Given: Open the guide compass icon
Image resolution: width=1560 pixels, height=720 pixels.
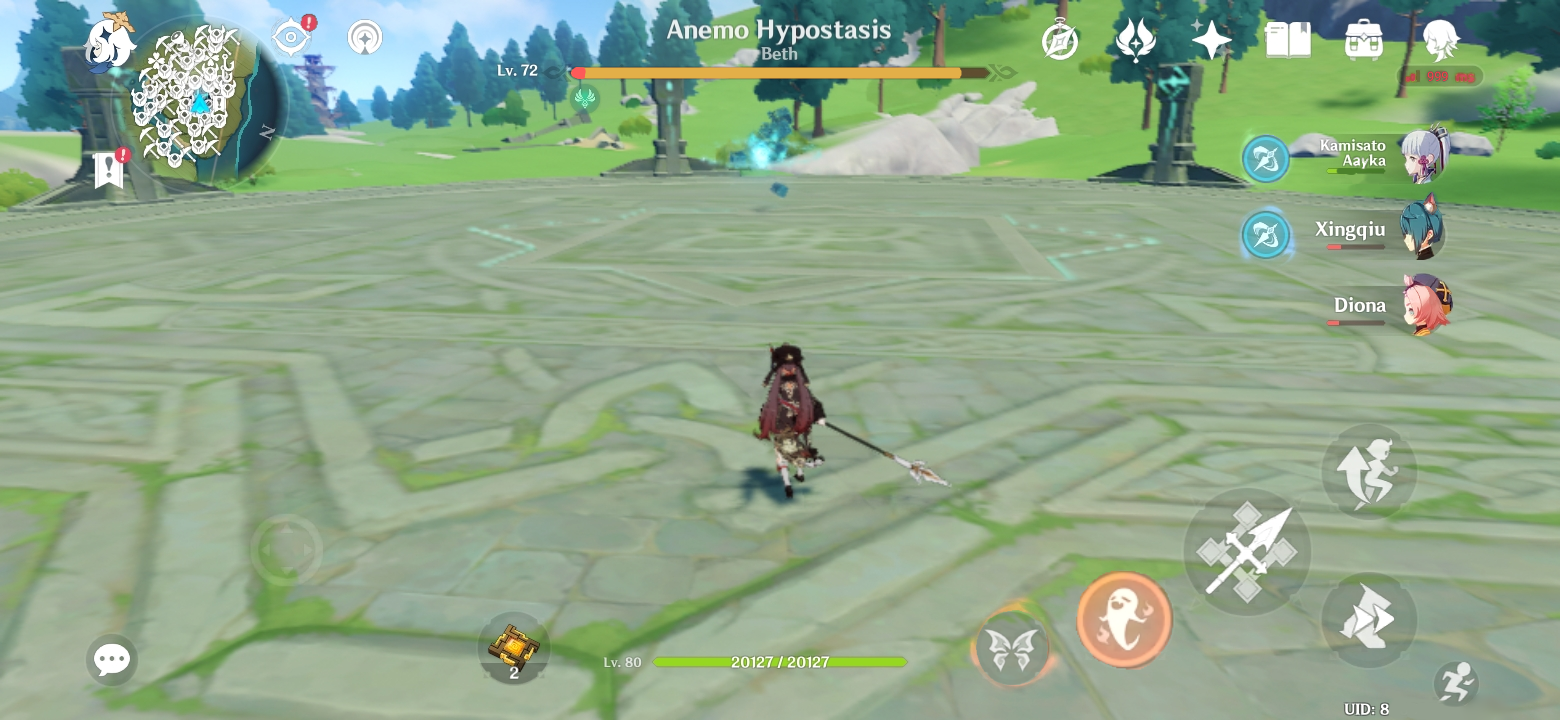Looking at the screenshot, I should point(1061,40).
